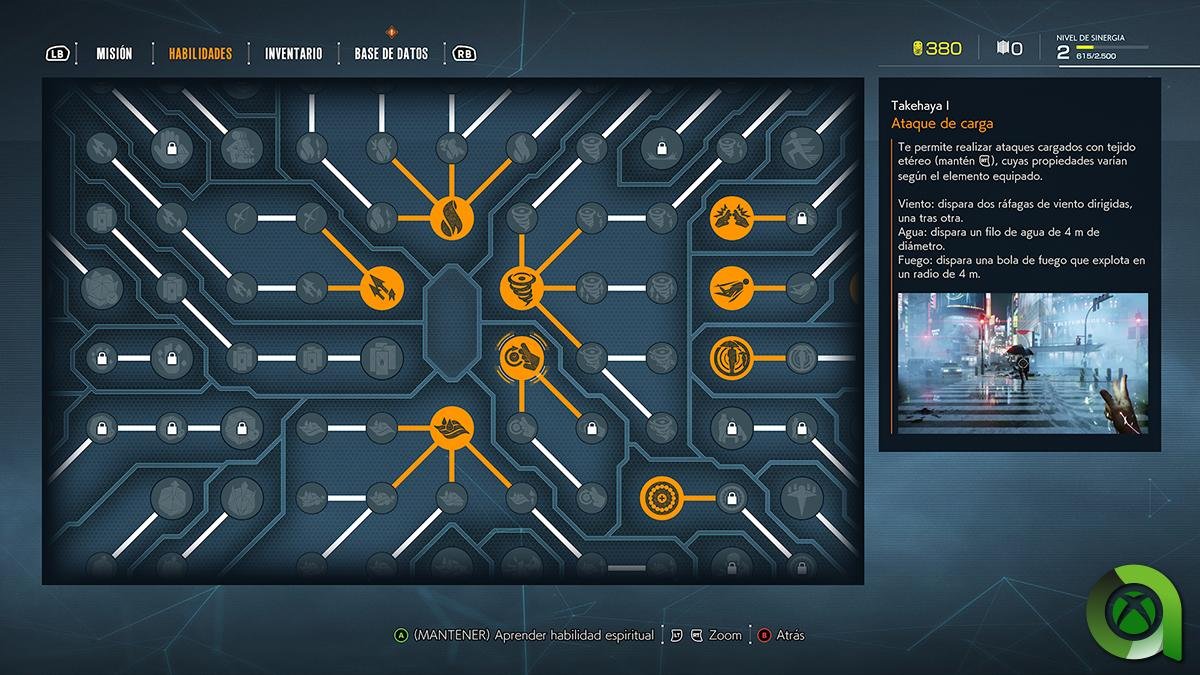Open the Habilidades tab
1200x675 pixels.
(x=200, y=54)
